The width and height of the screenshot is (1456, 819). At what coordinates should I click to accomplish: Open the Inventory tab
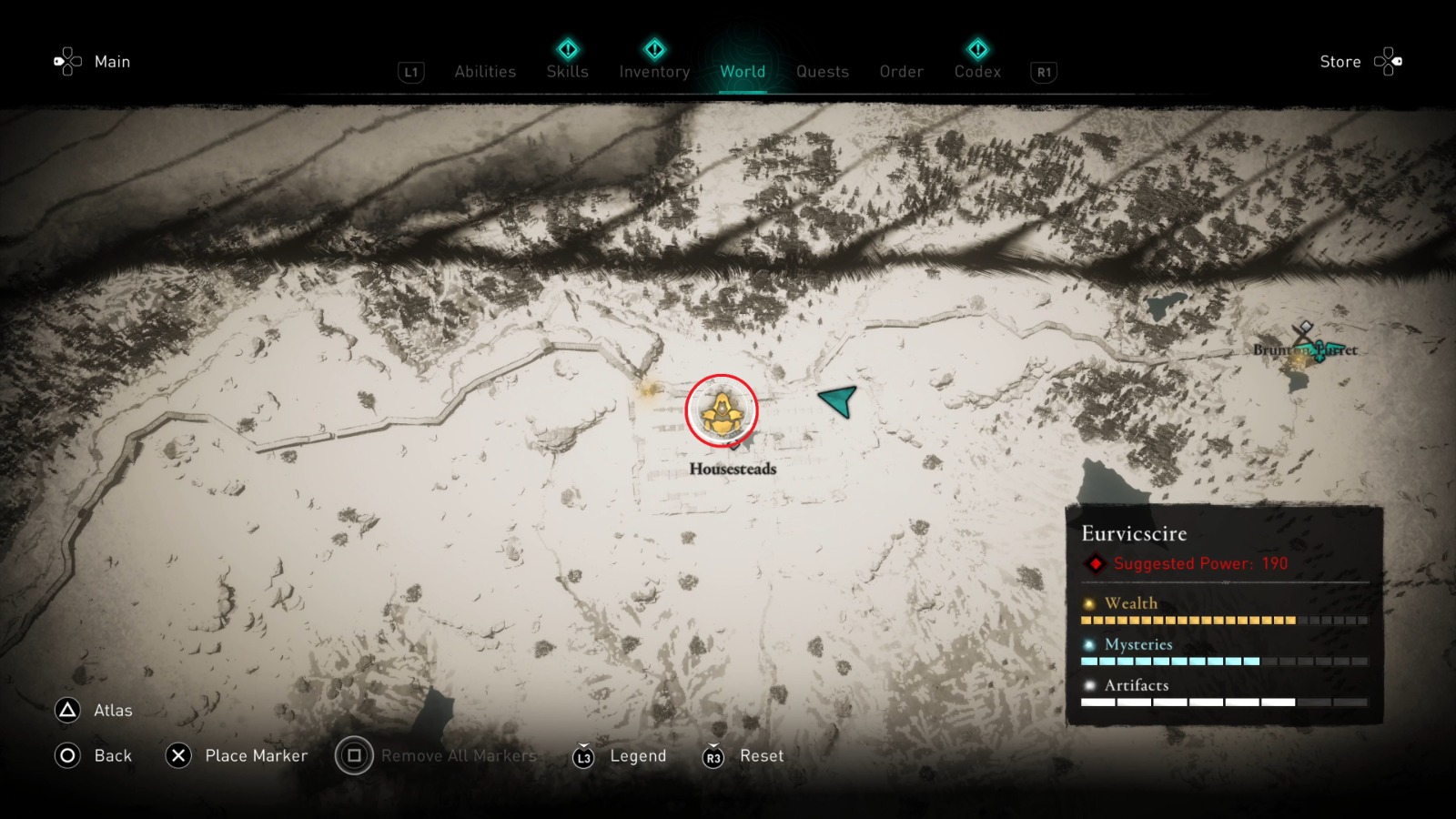[x=653, y=72]
